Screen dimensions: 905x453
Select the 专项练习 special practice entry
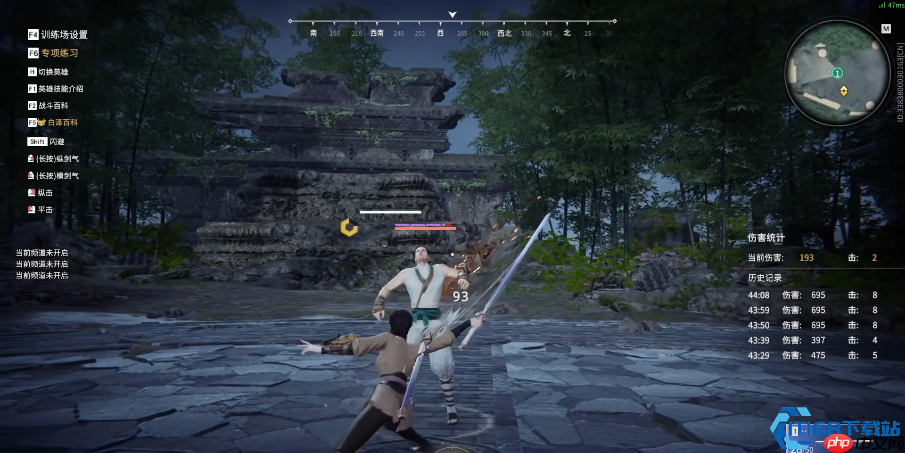click(59, 52)
